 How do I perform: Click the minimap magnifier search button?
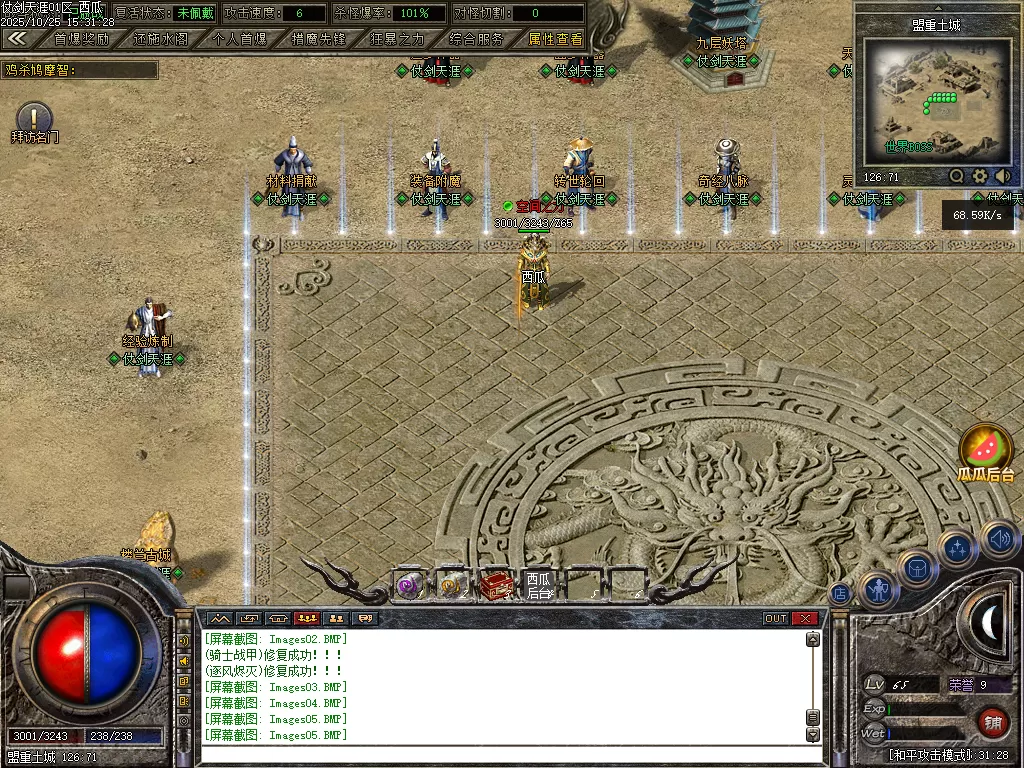point(957,177)
